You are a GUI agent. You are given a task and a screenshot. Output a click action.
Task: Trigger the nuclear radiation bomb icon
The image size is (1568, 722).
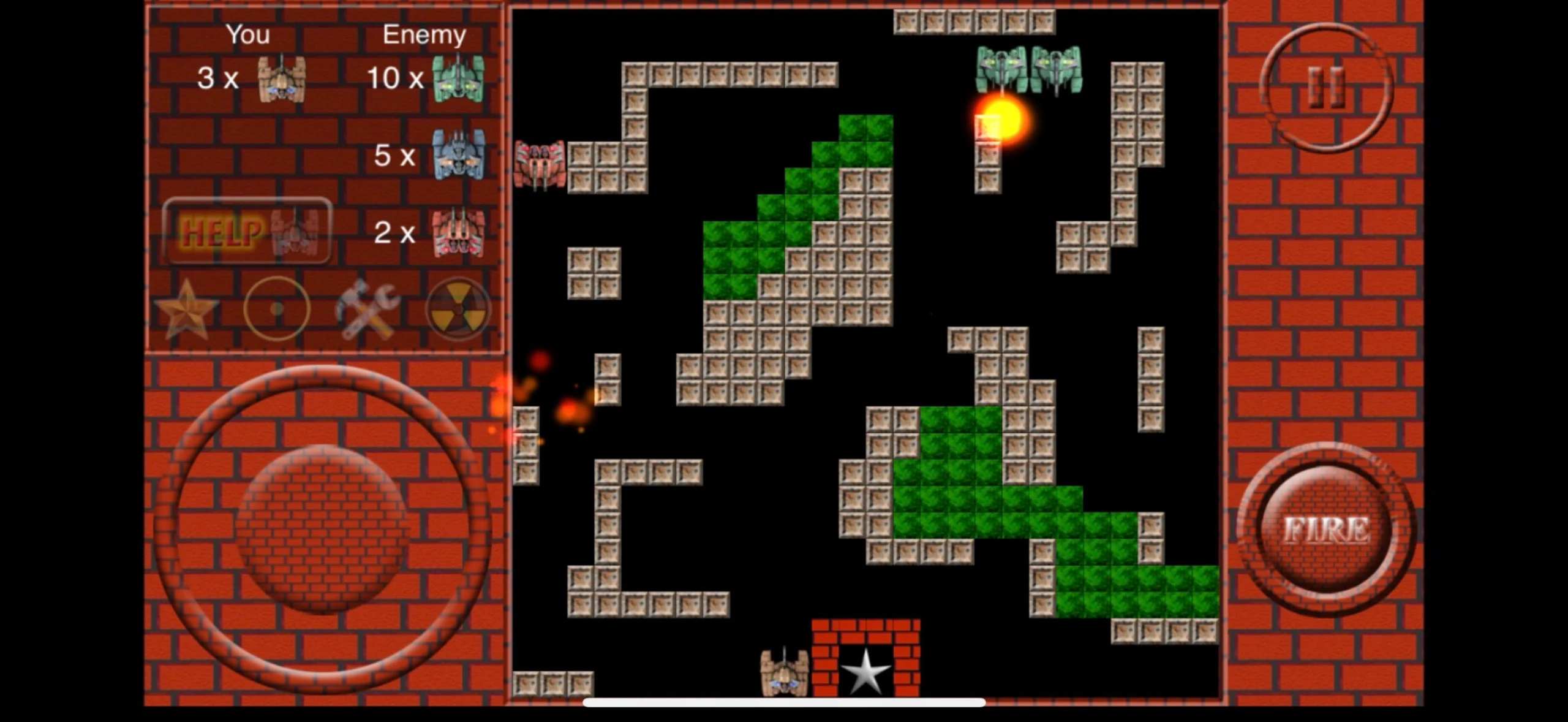tap(458, 310)
